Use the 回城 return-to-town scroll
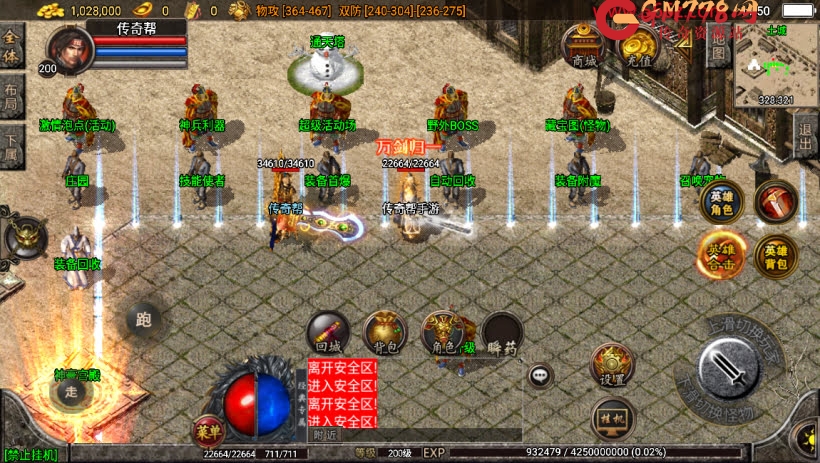 [327, 334]
